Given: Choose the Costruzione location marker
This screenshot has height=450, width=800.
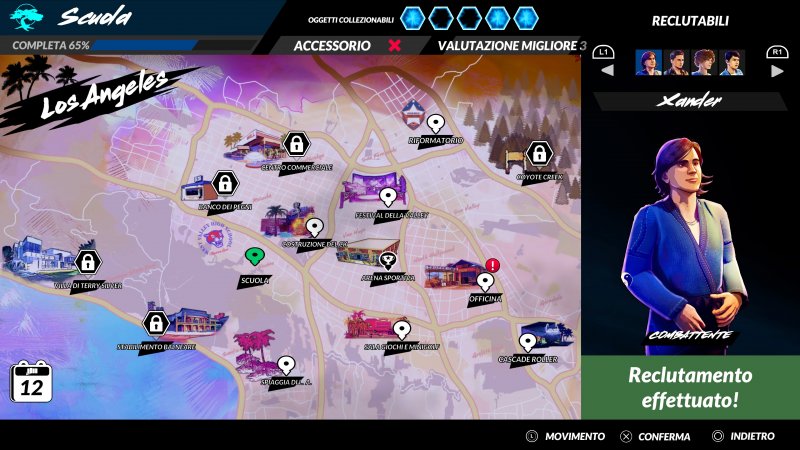Looking at the screenshot, I should click(314, 227).
